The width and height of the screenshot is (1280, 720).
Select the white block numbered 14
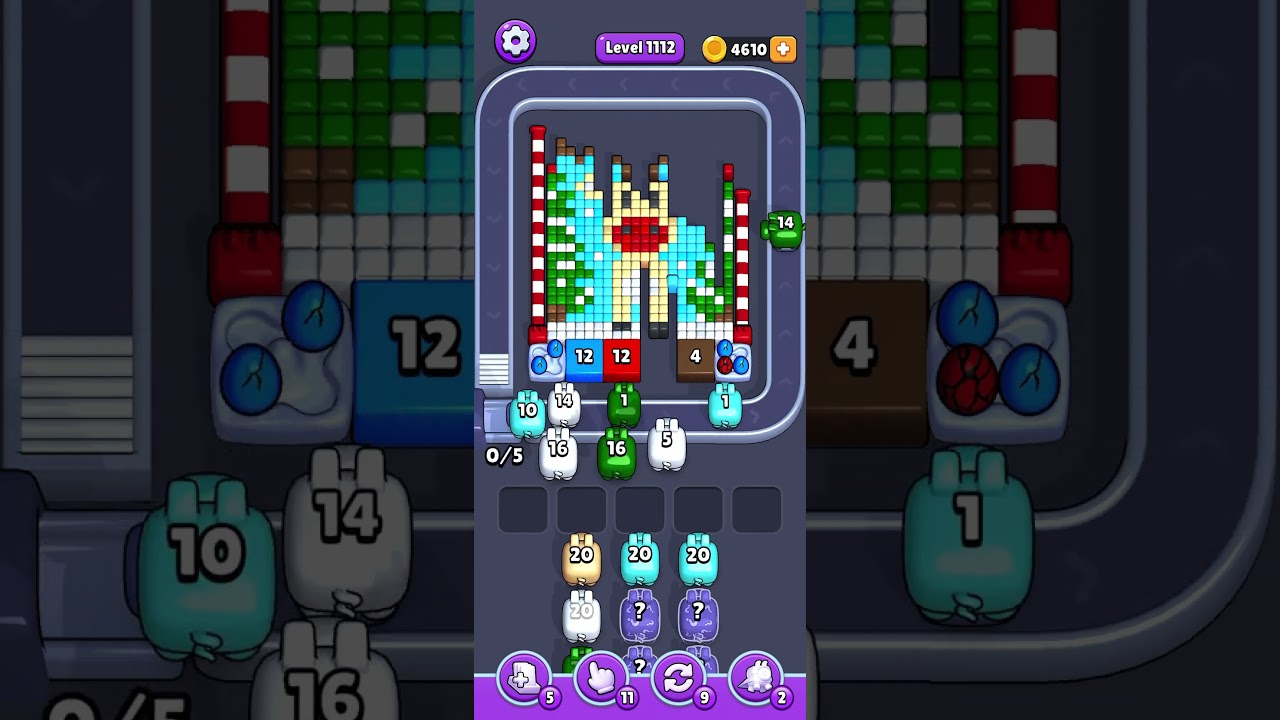562,400
